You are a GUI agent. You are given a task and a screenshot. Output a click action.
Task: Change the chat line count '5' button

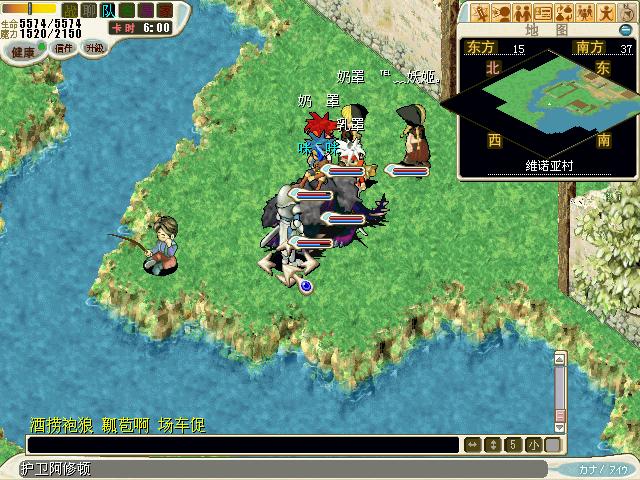pyautogui.click(x=512, y=445)
